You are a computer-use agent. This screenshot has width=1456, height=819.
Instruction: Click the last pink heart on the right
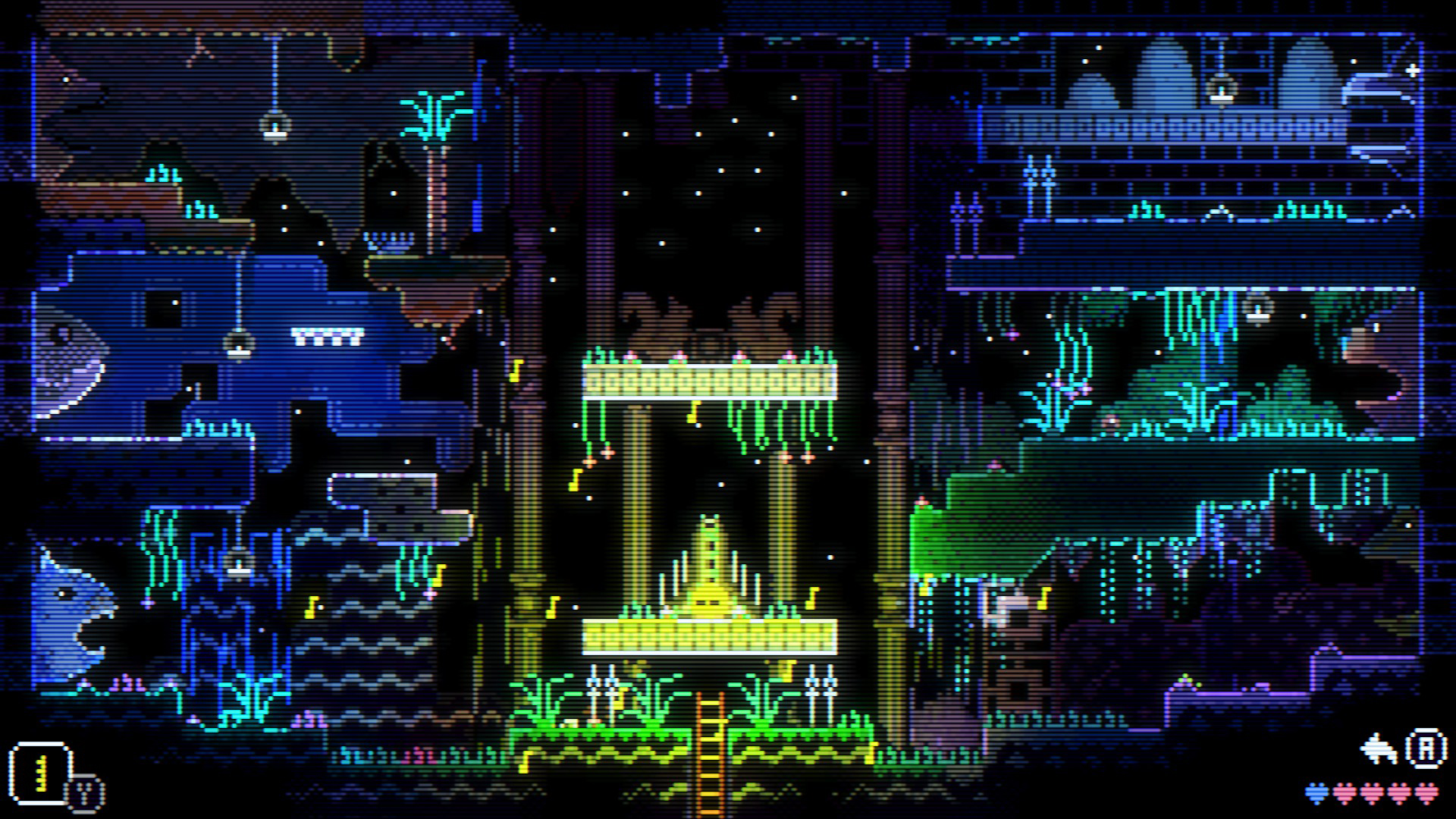[x=1426, y=791]
